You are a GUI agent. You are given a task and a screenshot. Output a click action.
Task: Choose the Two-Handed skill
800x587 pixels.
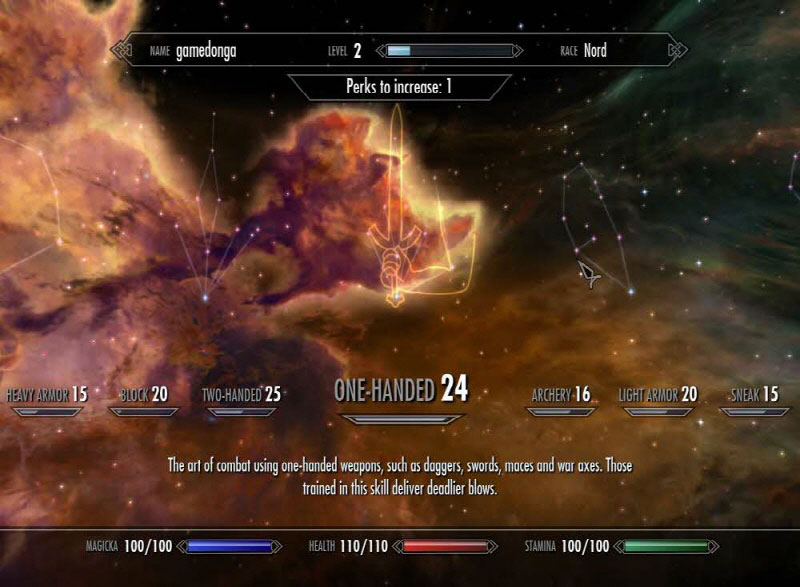coord(241,395)
